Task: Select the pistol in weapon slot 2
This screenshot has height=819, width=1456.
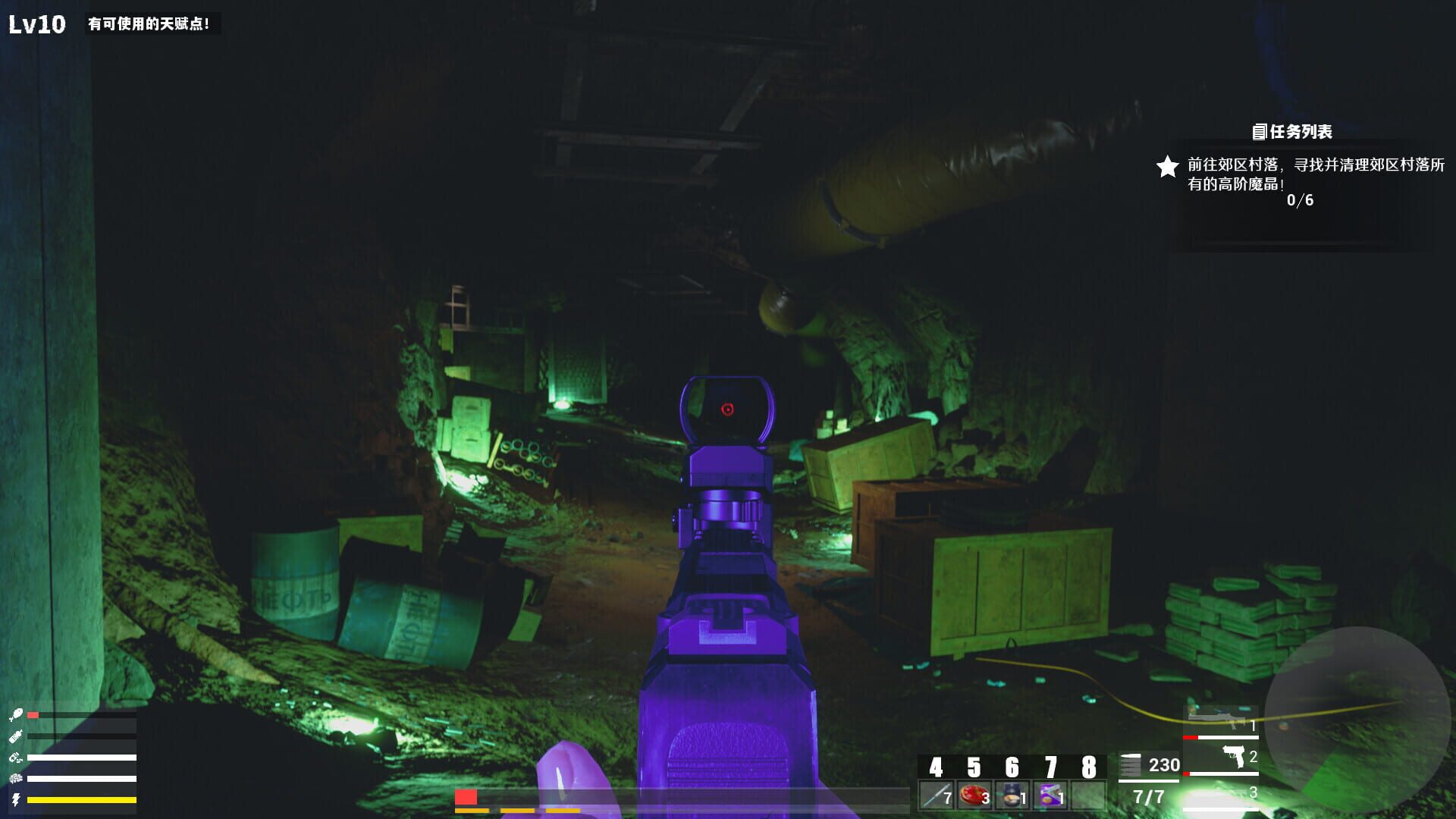Action: pyautogui.click(x=1232, y=756)
